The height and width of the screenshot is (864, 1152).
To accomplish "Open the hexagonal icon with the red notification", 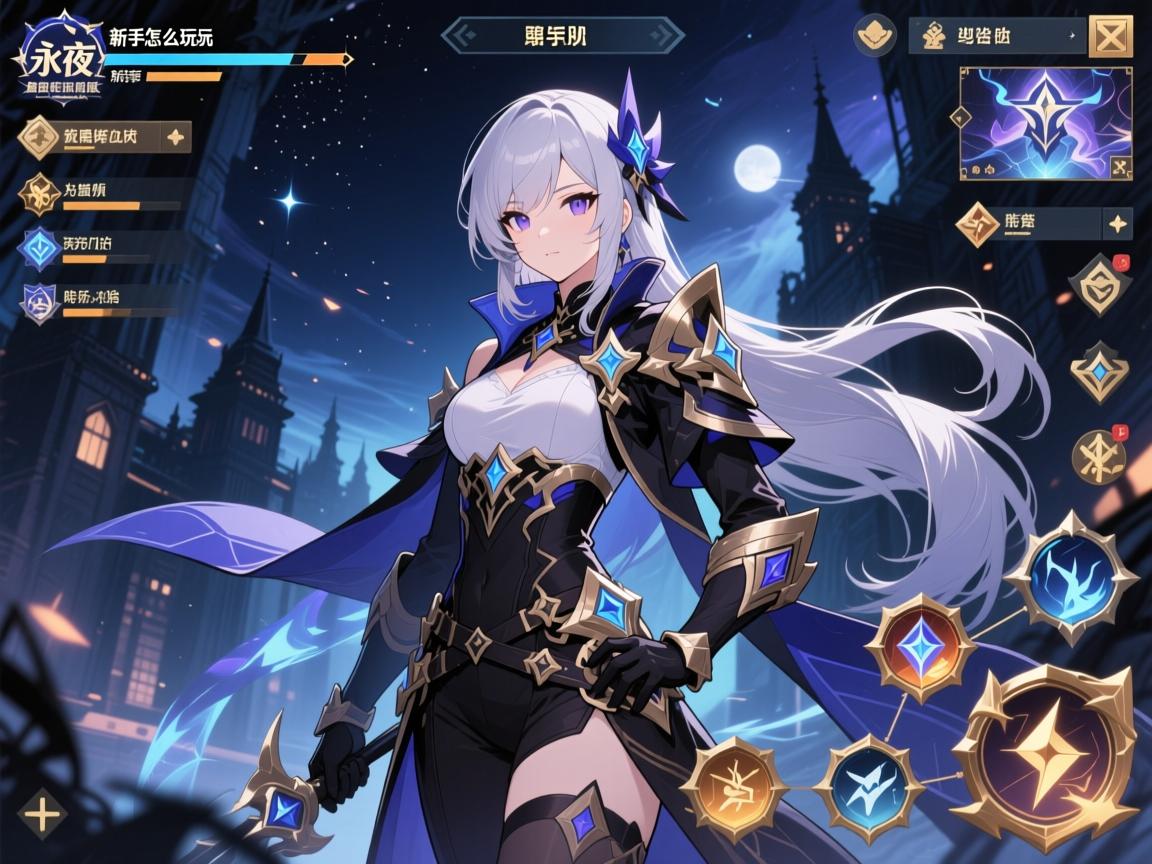I will click(1098, 283).
